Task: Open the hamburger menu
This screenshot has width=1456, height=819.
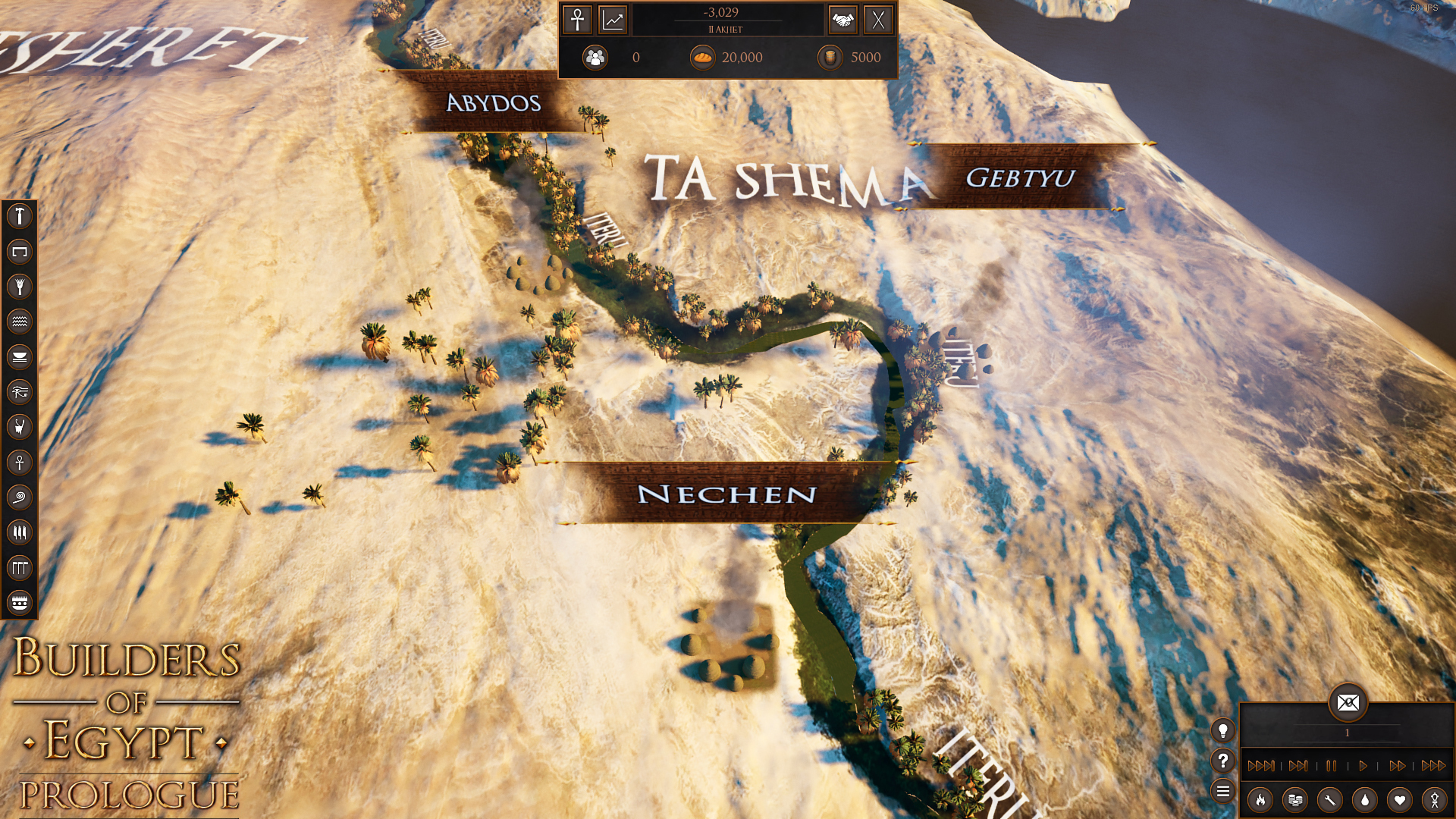Action: pos(1223,791)
